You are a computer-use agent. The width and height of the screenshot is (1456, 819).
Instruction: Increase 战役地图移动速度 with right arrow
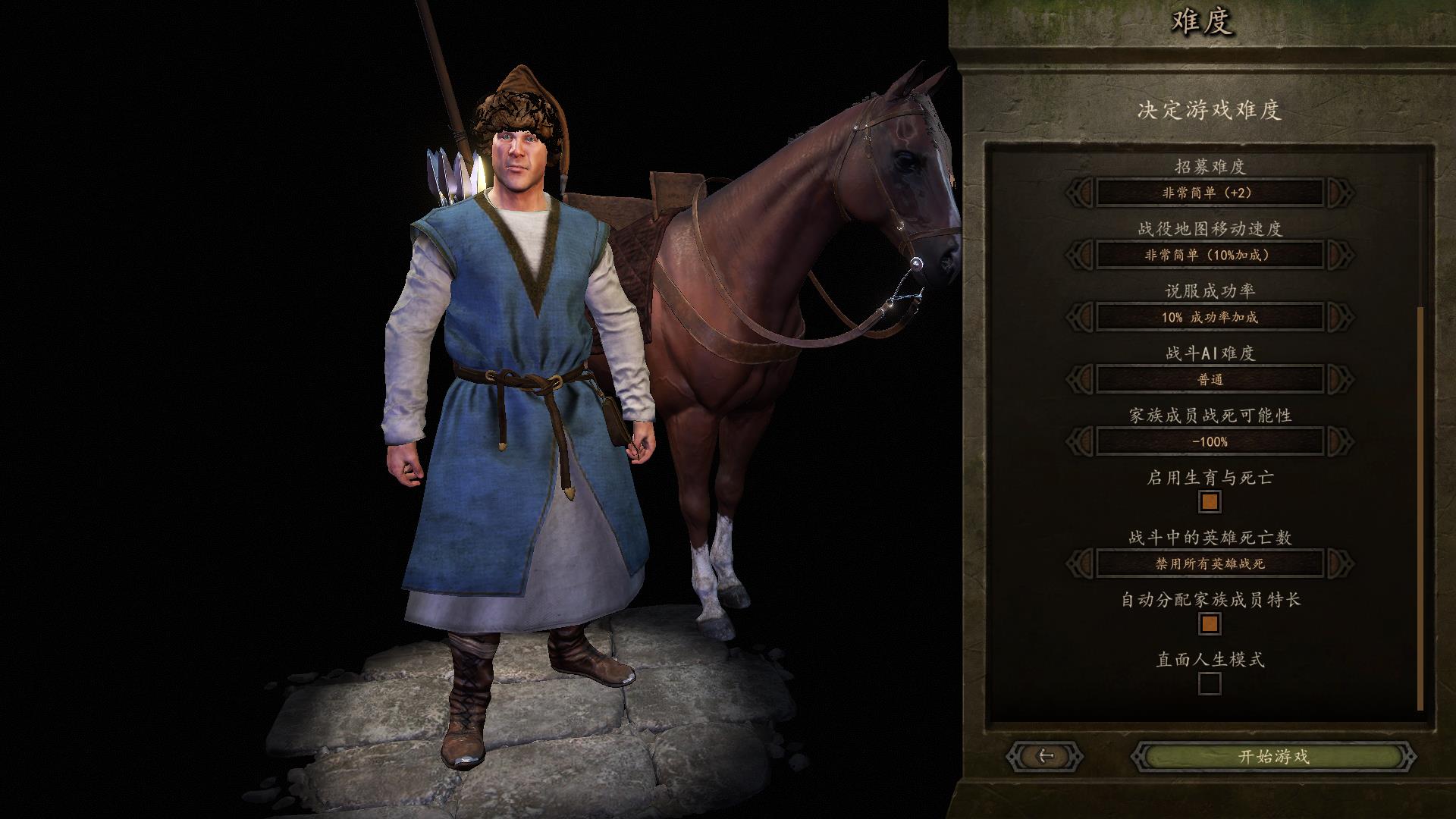click(1340, 255)
